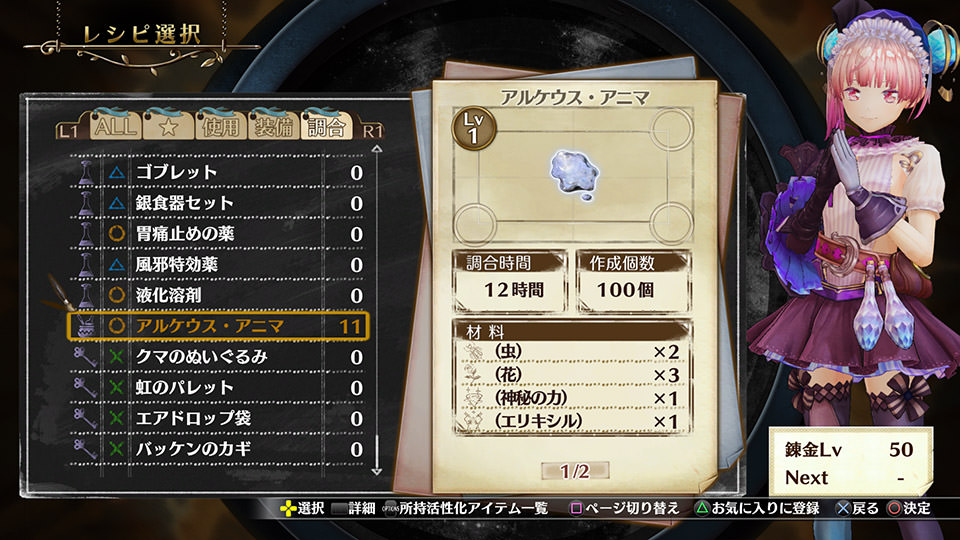Screen dimensions: 960x540
Task: Select the highlighted アルケウス・アニマ recipe
Action: [220, 326]
